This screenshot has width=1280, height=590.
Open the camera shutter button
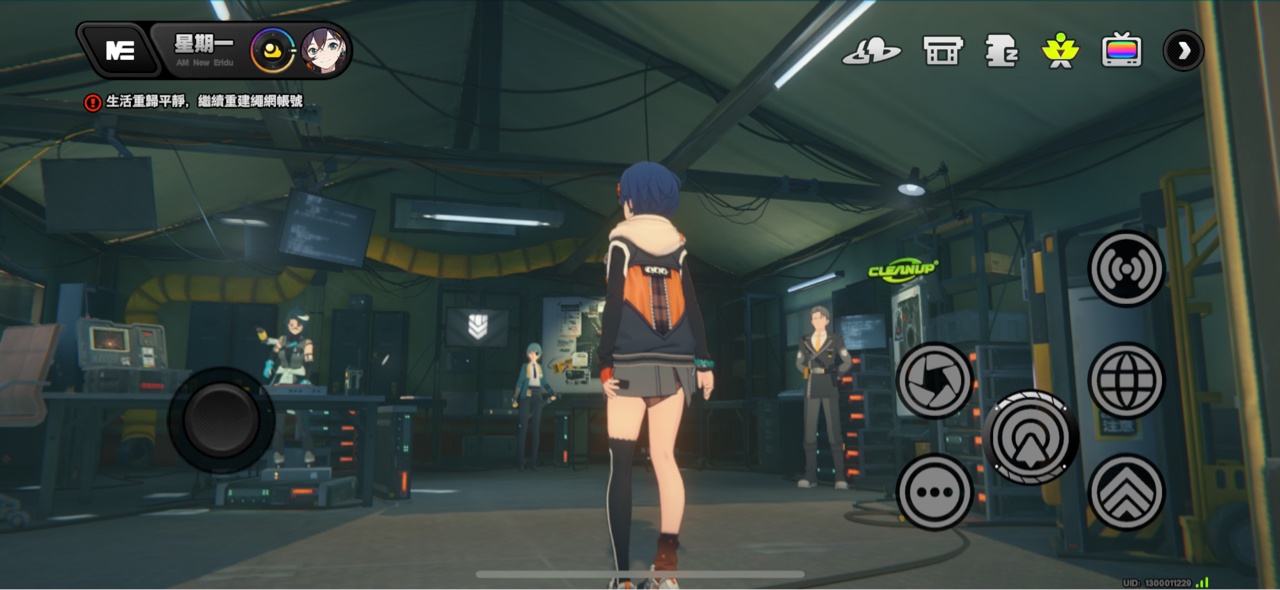[935, 380]
